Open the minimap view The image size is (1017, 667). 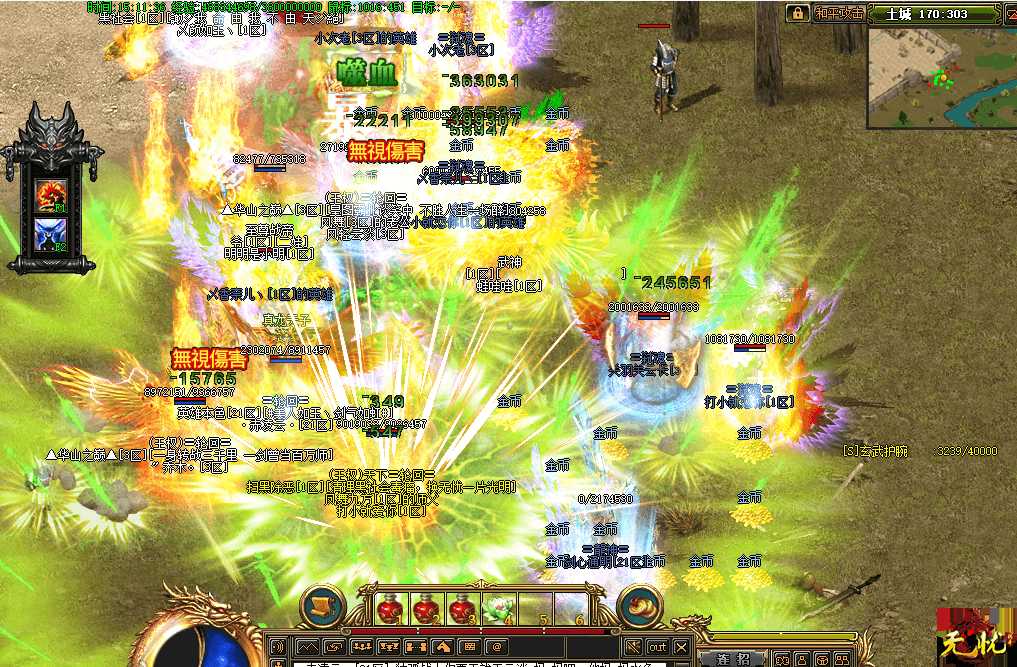click(x=934, y=77)
